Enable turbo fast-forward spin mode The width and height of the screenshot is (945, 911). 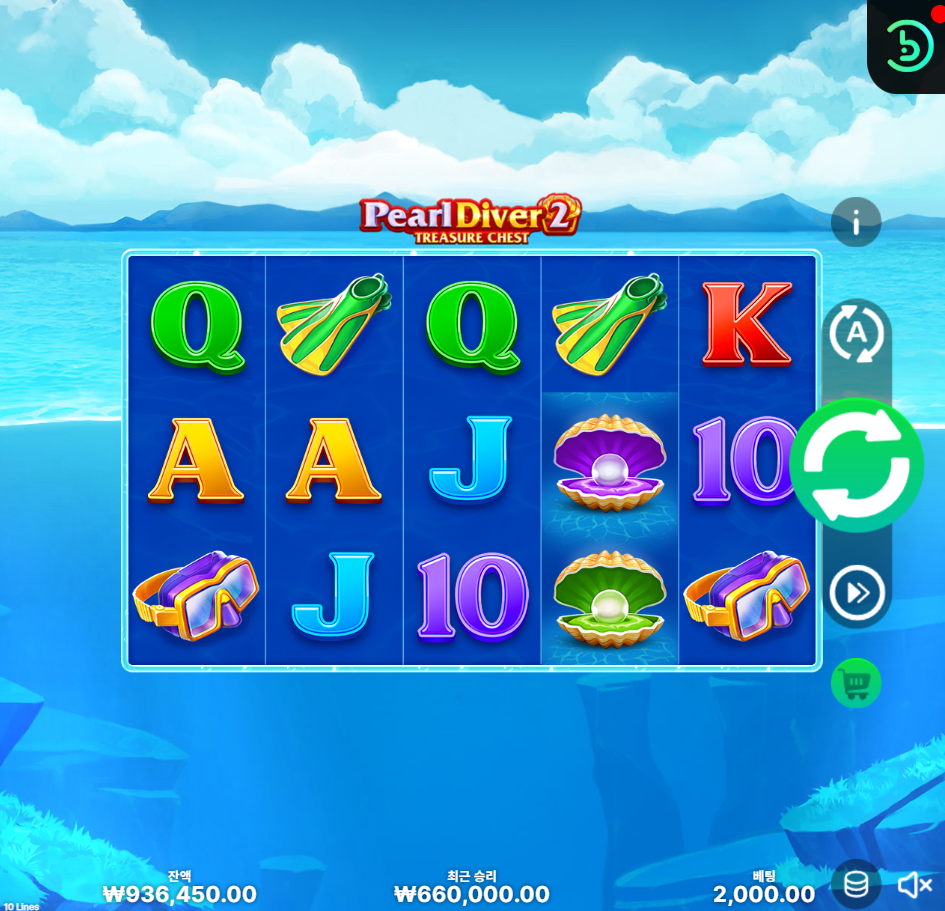(x=856, y=593)
